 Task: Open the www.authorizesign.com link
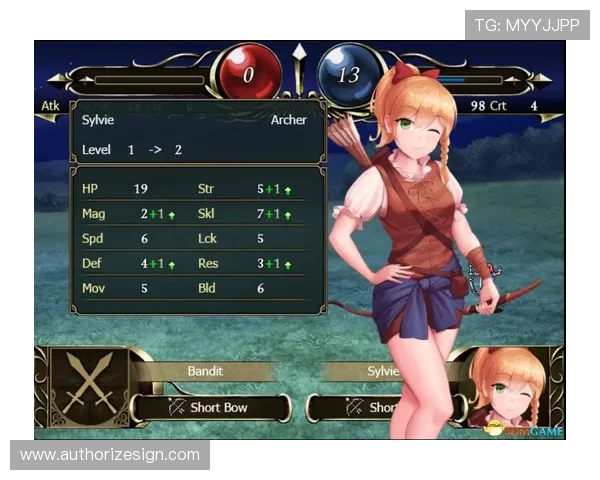(x=110, y=455)
